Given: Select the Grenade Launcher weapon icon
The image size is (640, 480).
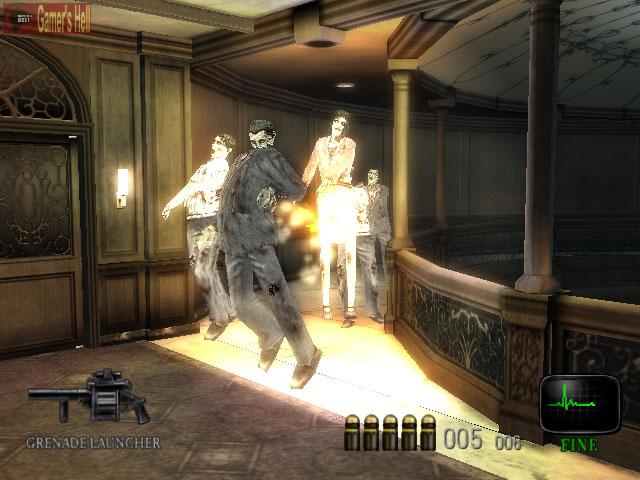Looking at the screenshot, I should [x=90, y=396].
